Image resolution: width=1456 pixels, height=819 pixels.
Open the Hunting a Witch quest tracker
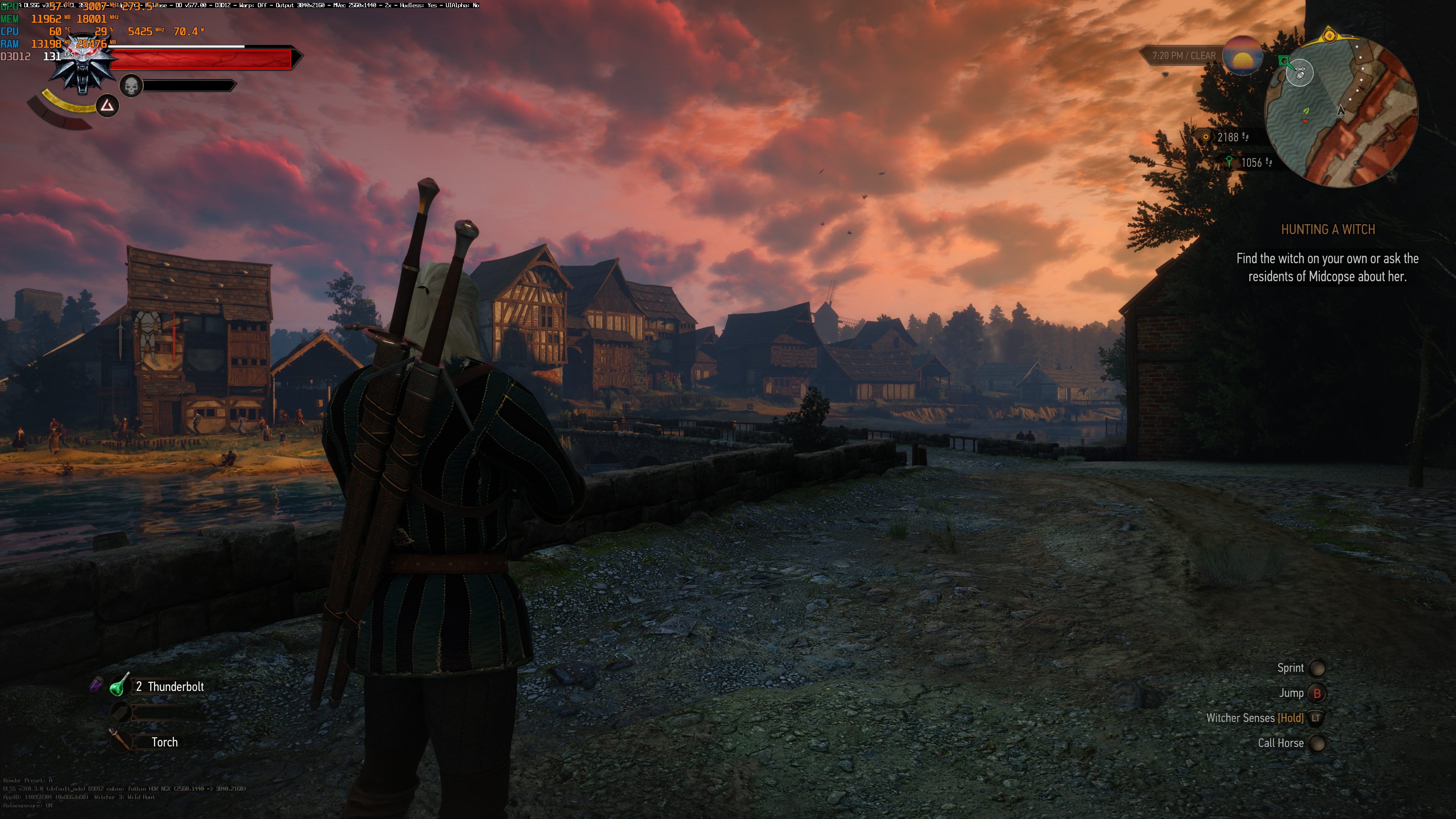click(1327, 229)
